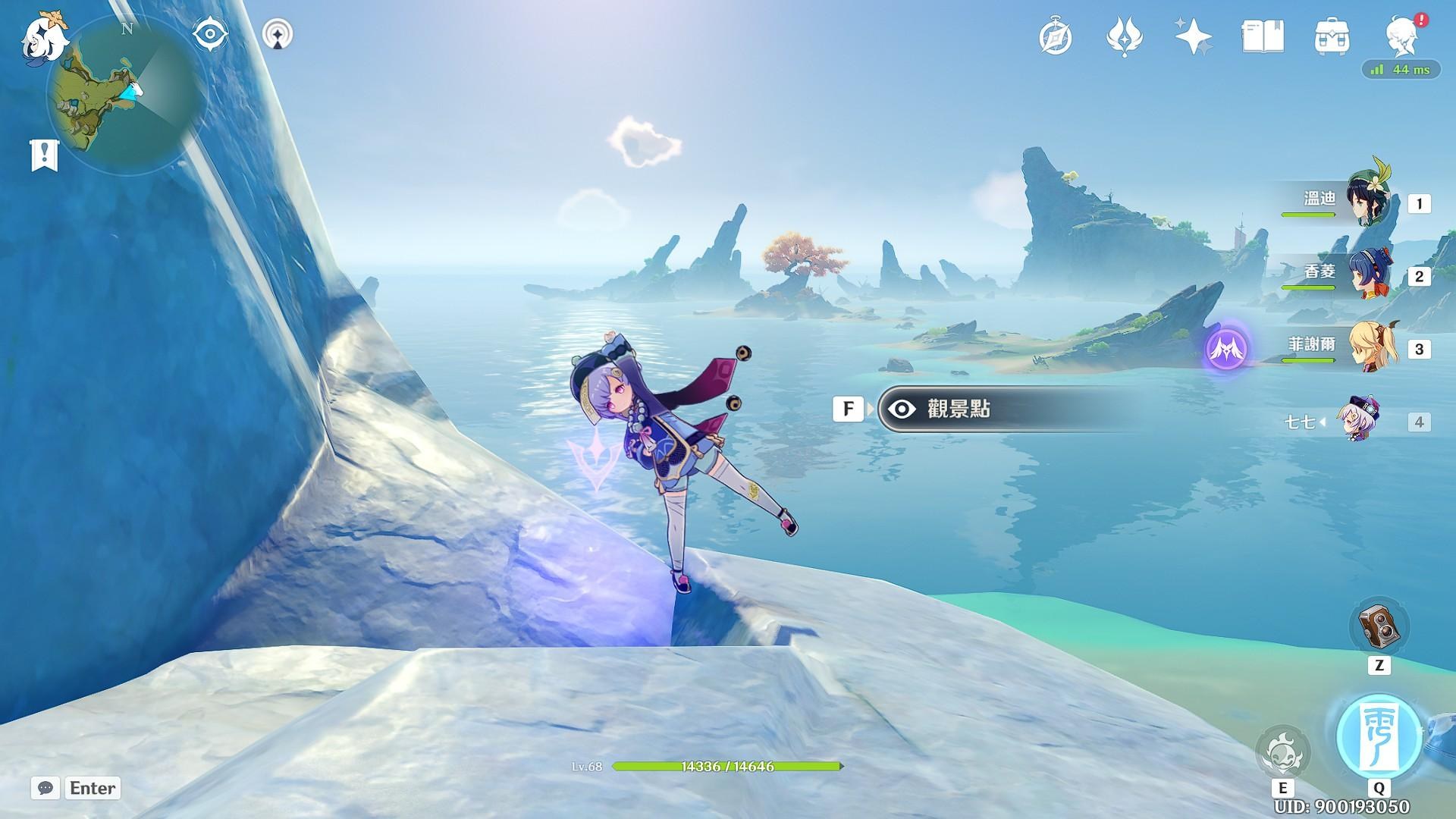Select the active character 七七 portrait

[x=1357, y=419]
